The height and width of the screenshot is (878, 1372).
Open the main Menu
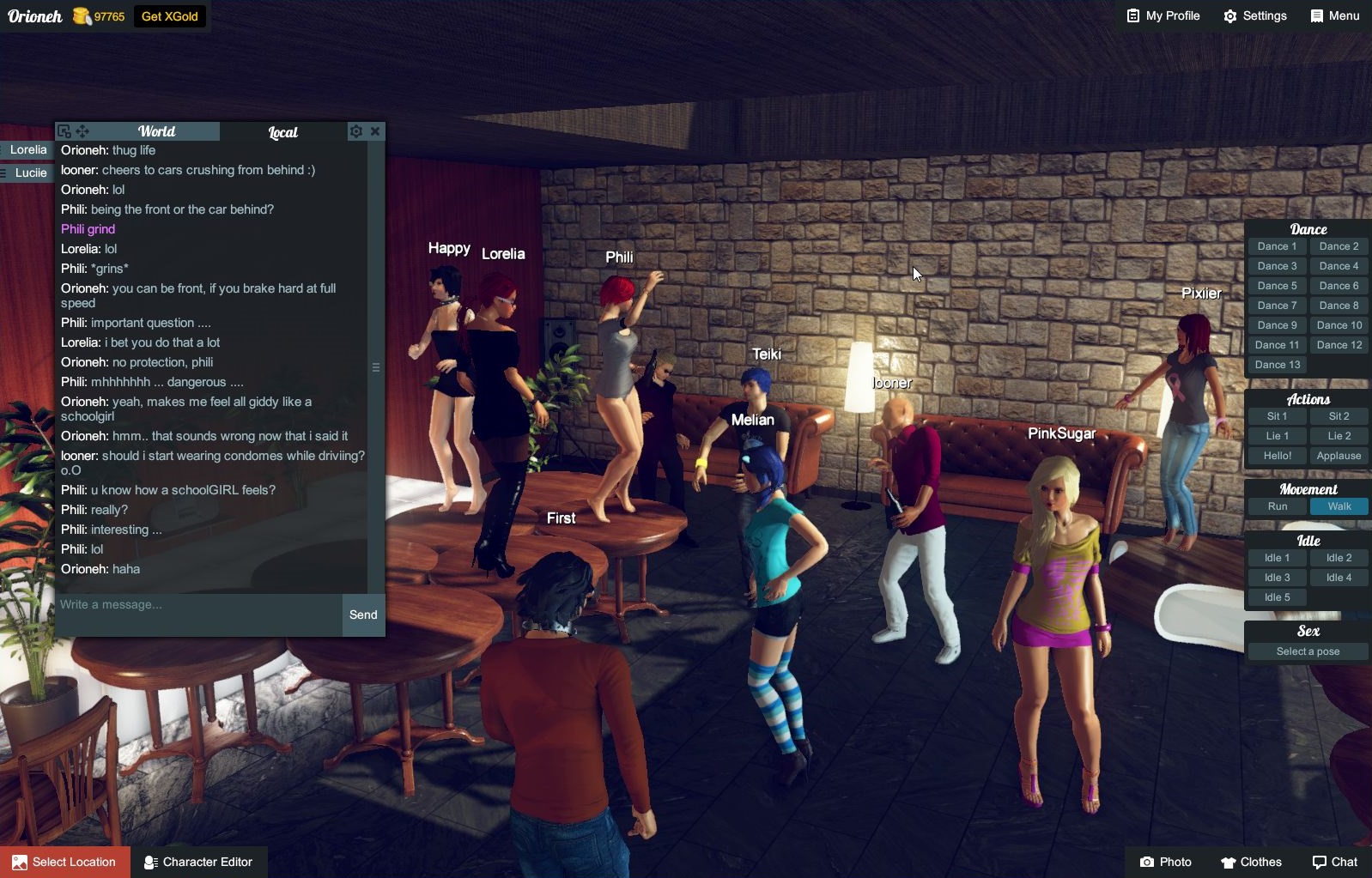1334,16
